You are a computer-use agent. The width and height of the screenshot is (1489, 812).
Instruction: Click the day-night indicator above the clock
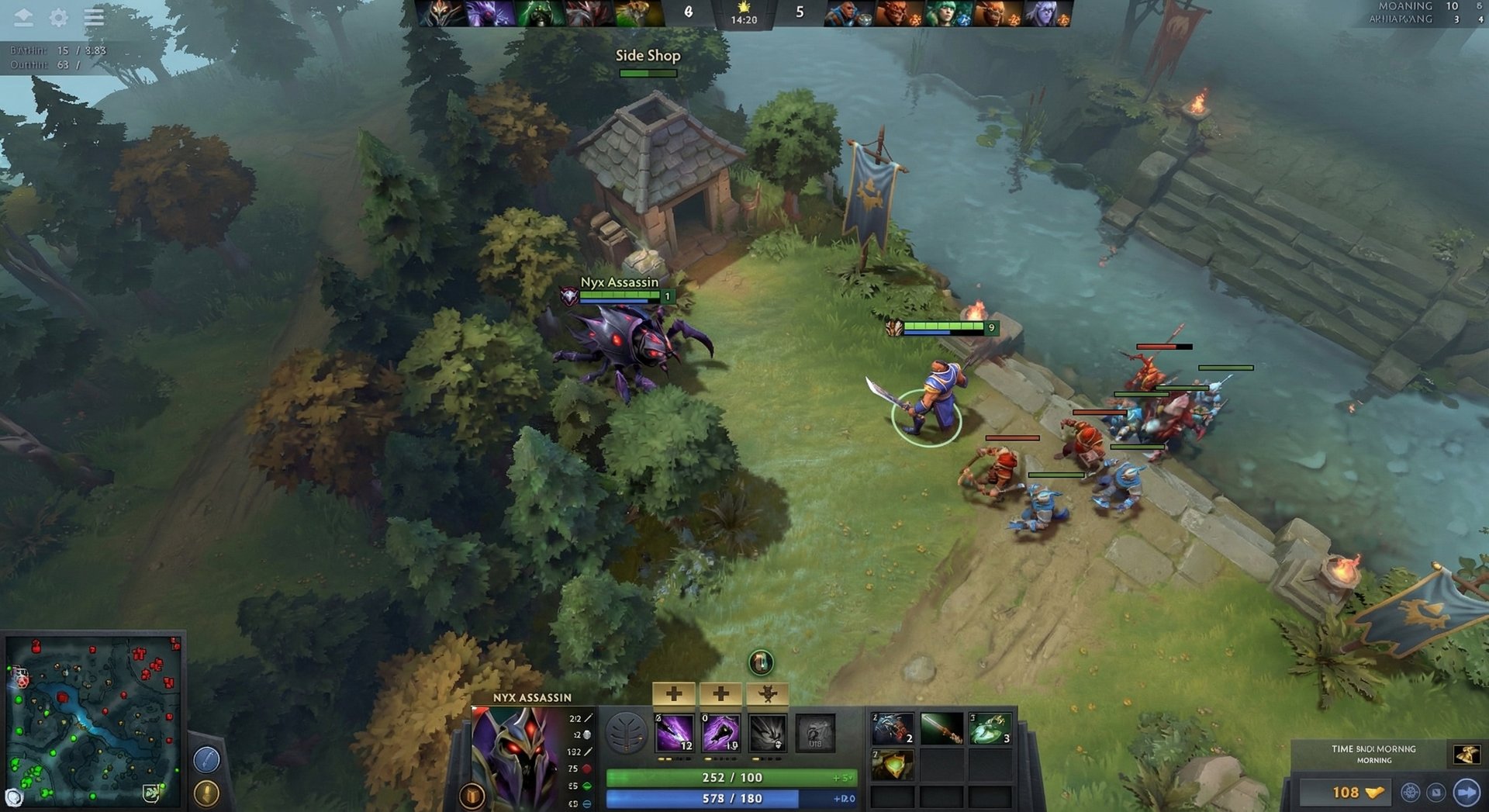point(743,8)
